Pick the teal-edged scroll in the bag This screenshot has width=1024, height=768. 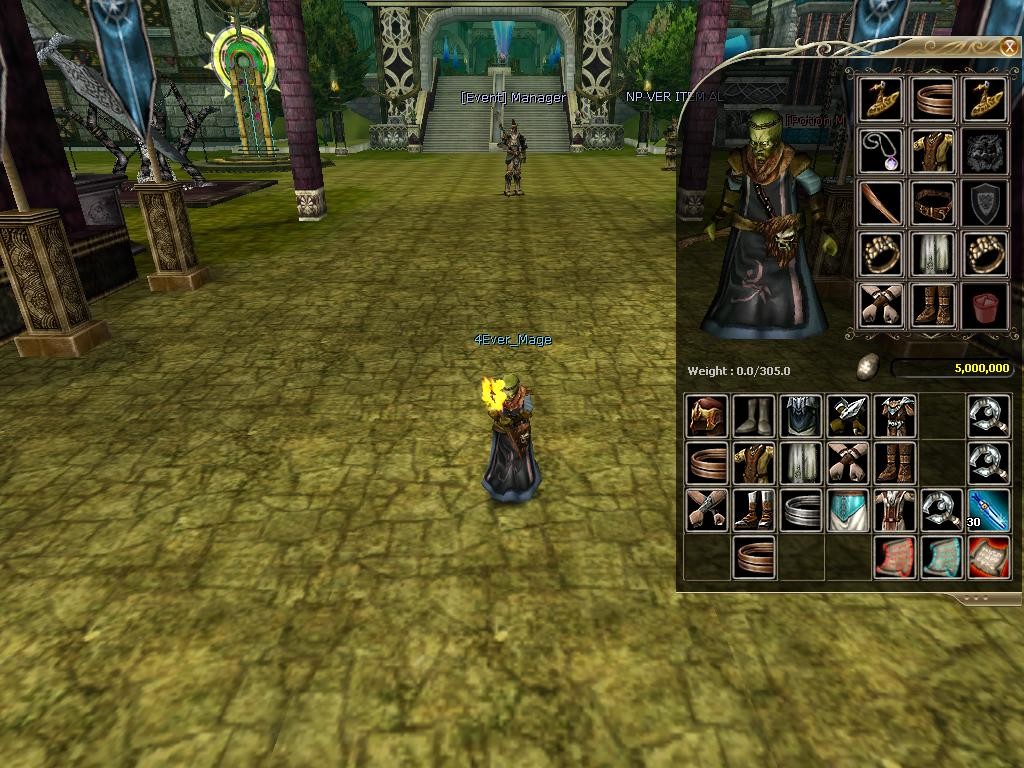coord(941,557)
